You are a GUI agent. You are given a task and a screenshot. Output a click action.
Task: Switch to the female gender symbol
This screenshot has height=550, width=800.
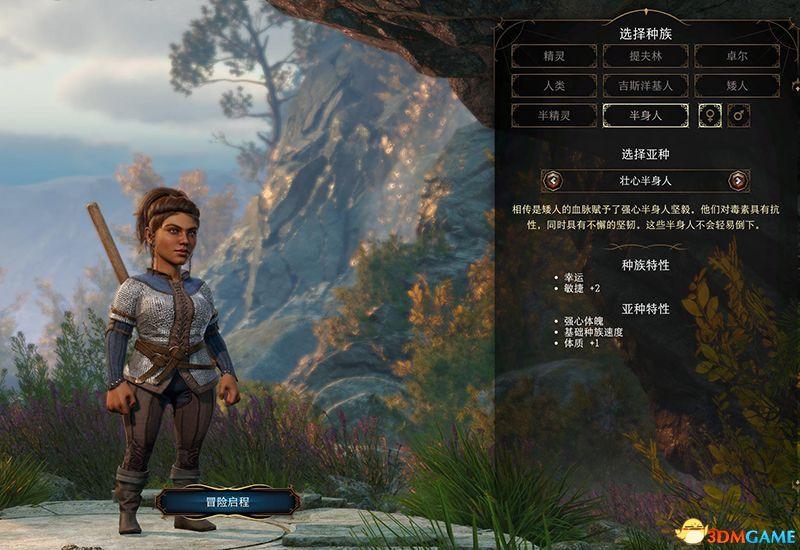[x=708, y=116]
